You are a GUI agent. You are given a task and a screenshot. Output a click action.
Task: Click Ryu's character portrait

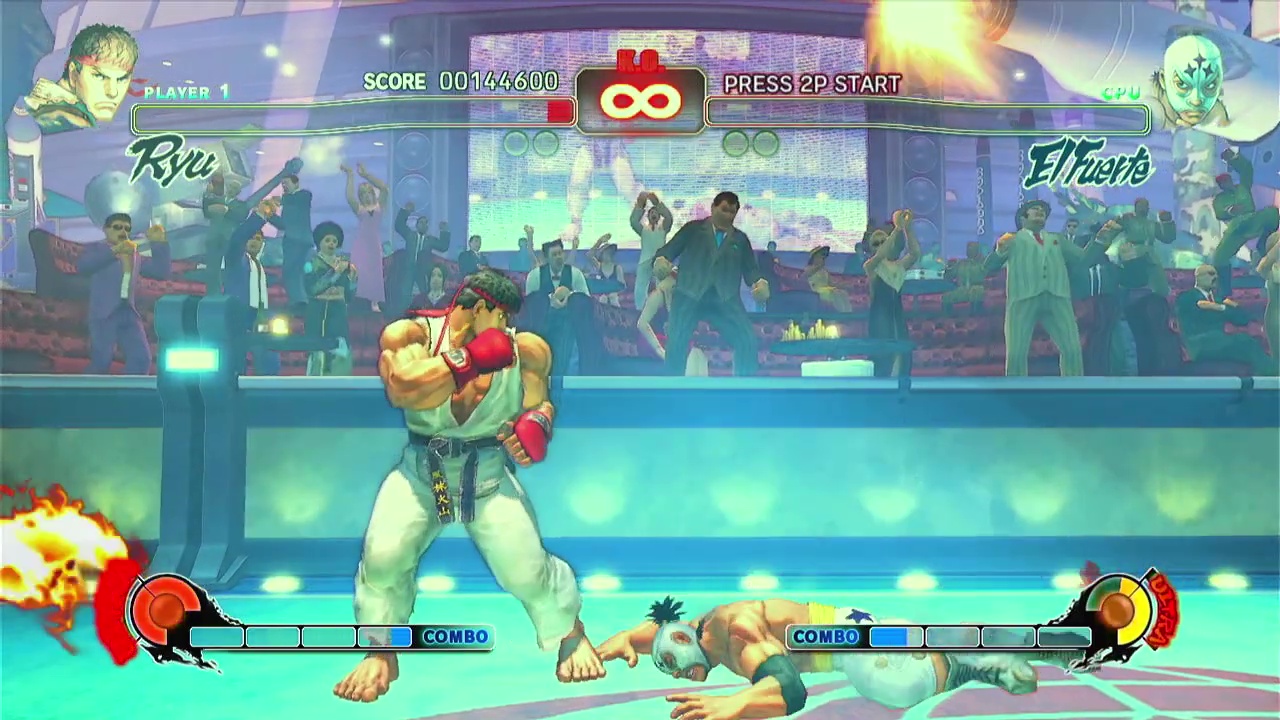[88, 77]
